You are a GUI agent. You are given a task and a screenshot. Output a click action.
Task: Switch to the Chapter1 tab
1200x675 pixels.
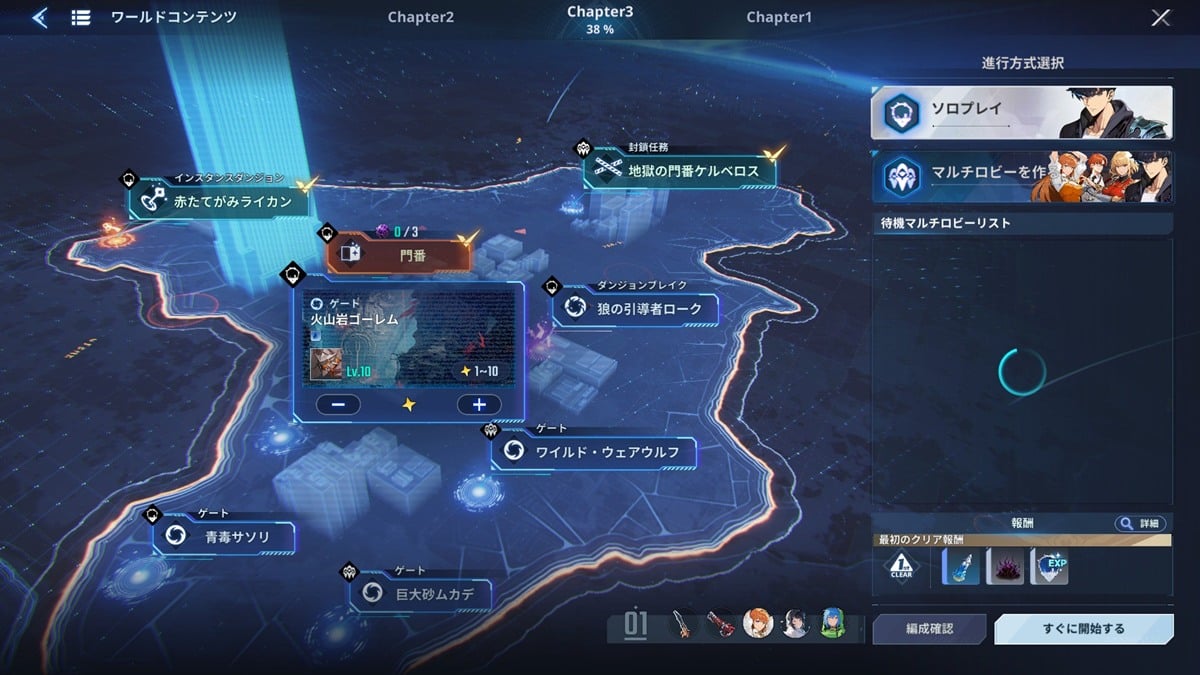[x=779, y=17]
